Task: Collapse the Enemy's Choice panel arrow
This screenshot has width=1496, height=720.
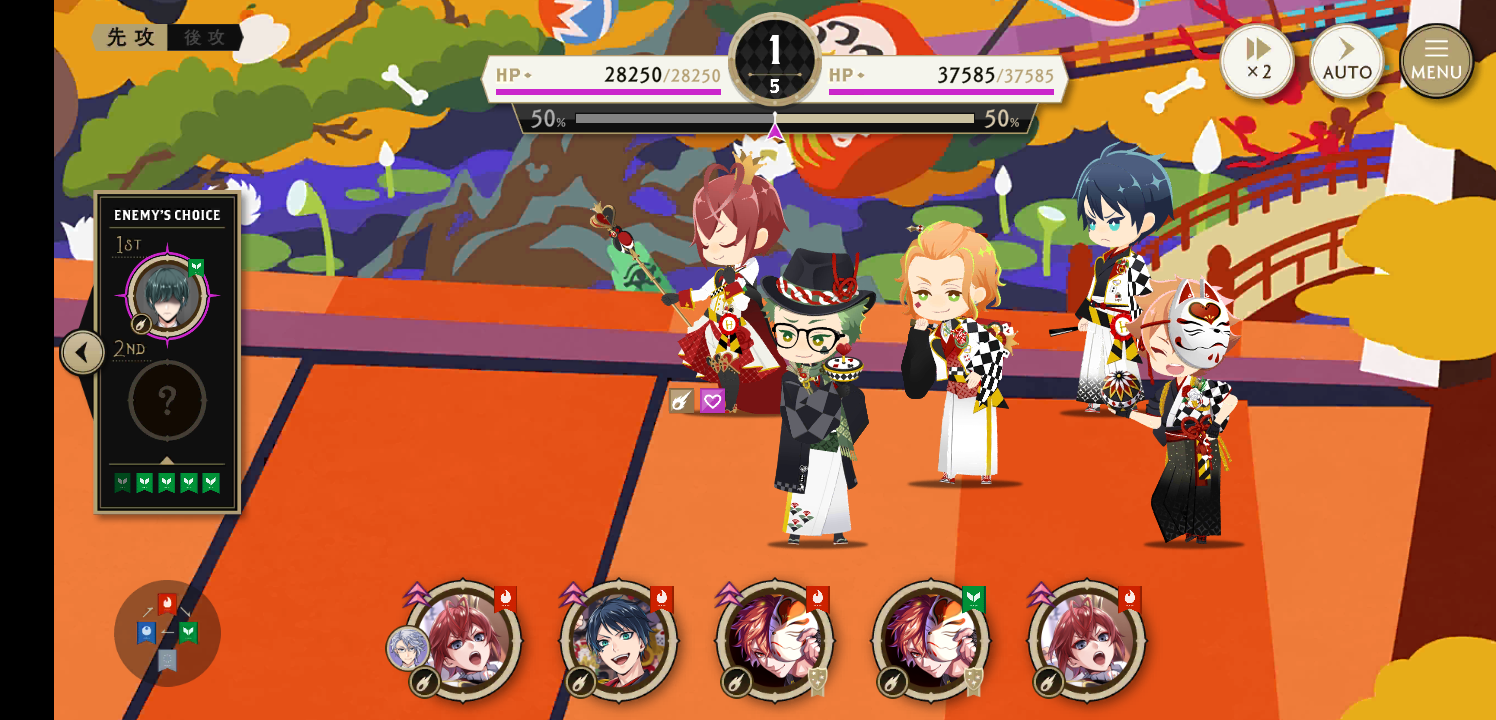Action: (83, 352)
